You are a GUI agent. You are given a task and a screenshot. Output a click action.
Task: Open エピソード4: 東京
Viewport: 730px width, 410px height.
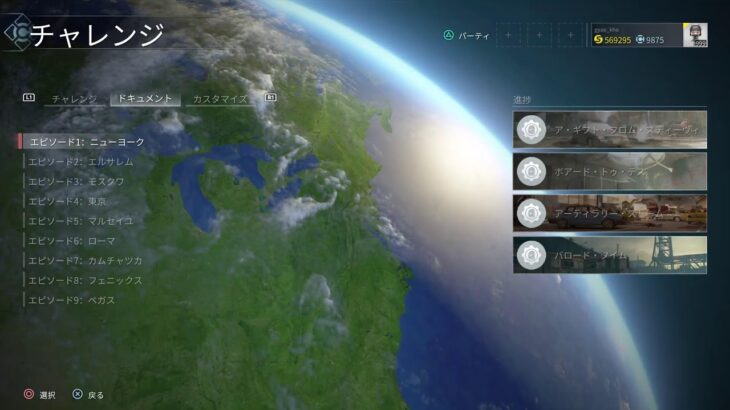click(67, 201)
